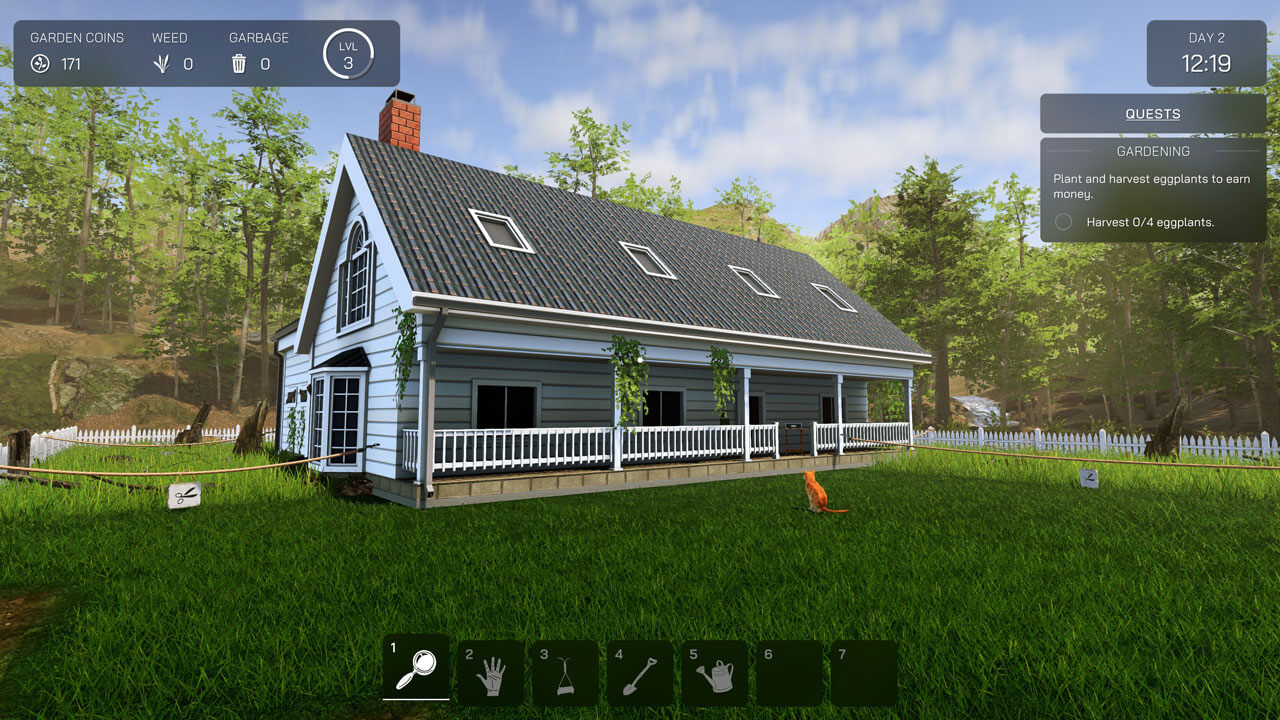Click the weed counter icon
The image size is (1280, 720).
[x=161, y=64]
